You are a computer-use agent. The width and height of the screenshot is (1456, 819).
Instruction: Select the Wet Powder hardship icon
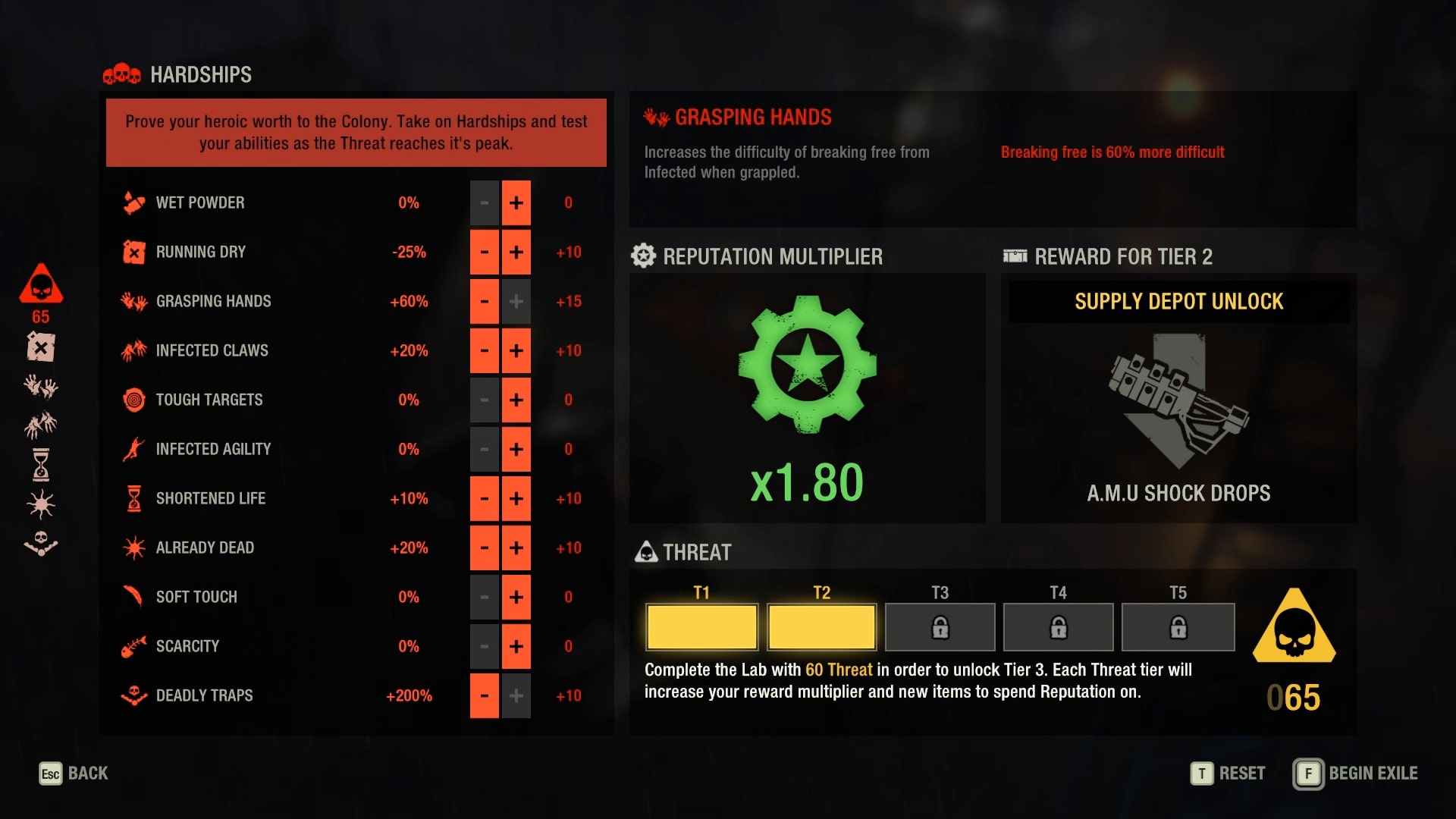(133, 202)
